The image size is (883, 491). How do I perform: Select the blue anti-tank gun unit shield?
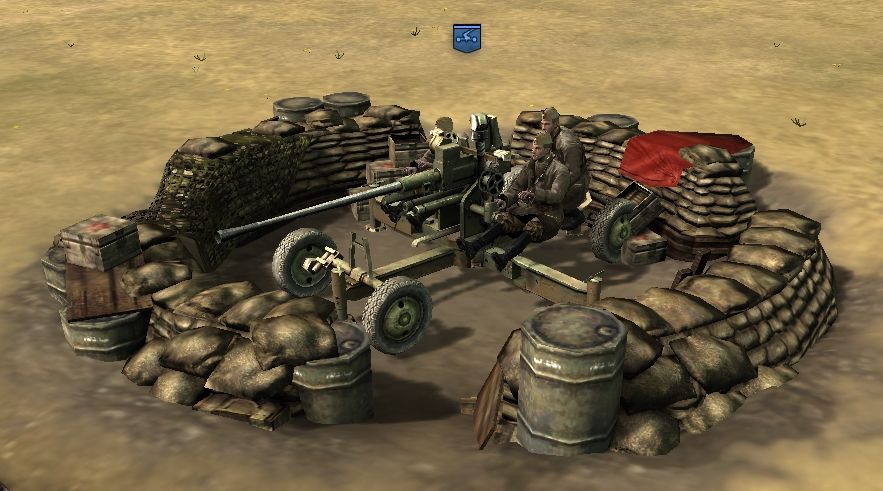[x=466, y=37]
